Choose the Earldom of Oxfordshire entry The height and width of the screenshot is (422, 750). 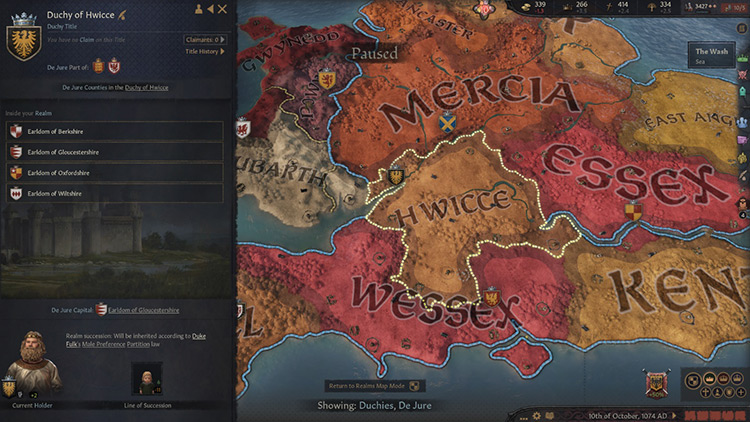pos(115,172)
